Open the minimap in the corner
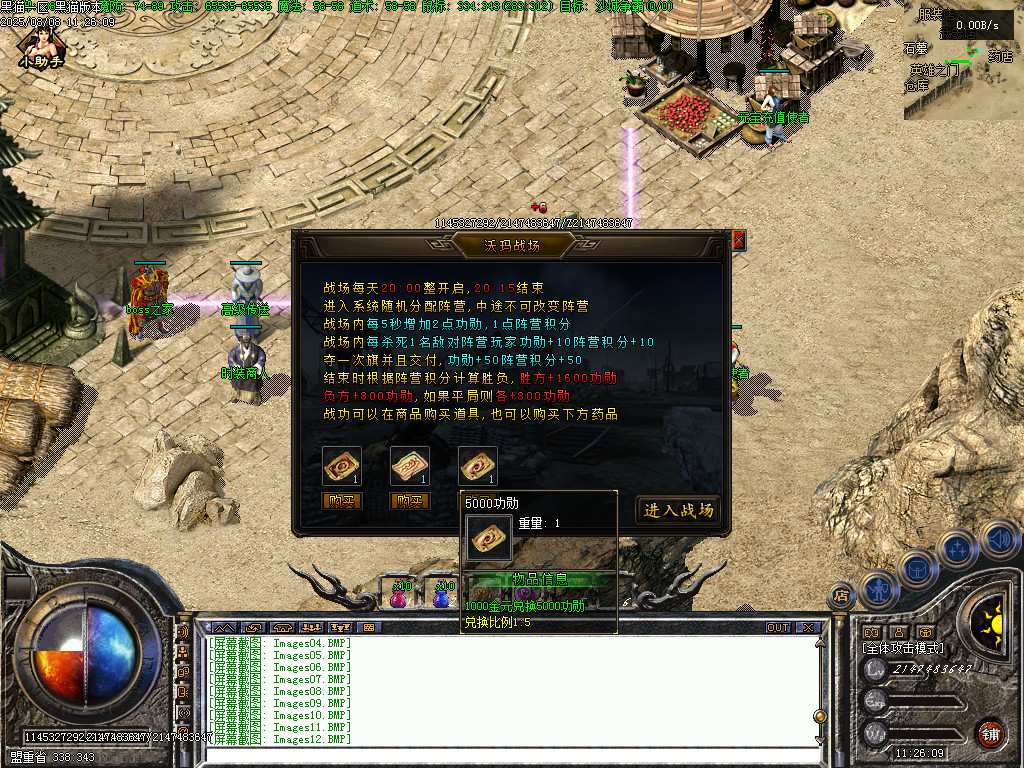1024x768 pixels. [963, 62]
